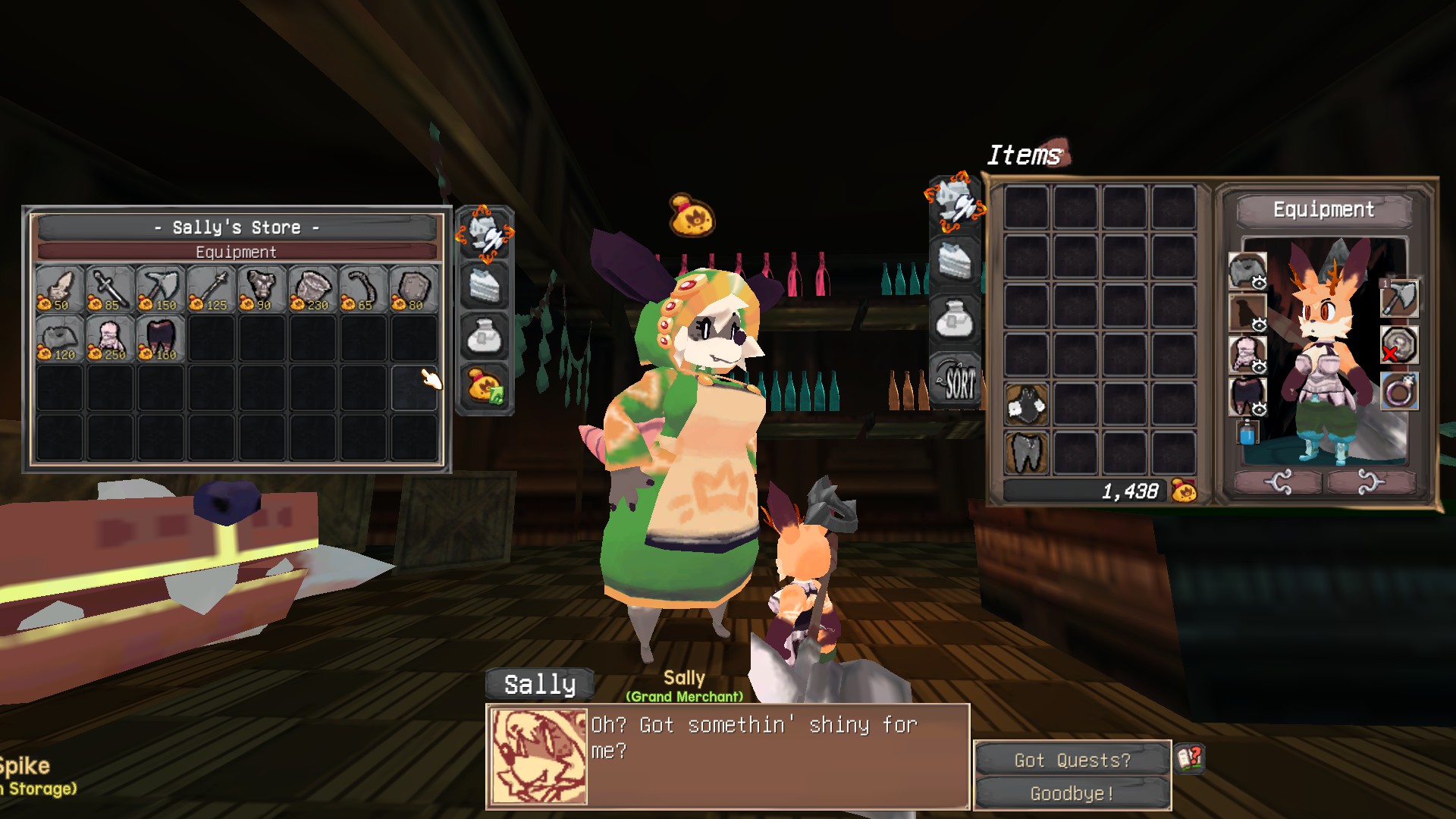Select the gray pants in inventory
The image size is (1456, 819).
(x=1027, y=452)
